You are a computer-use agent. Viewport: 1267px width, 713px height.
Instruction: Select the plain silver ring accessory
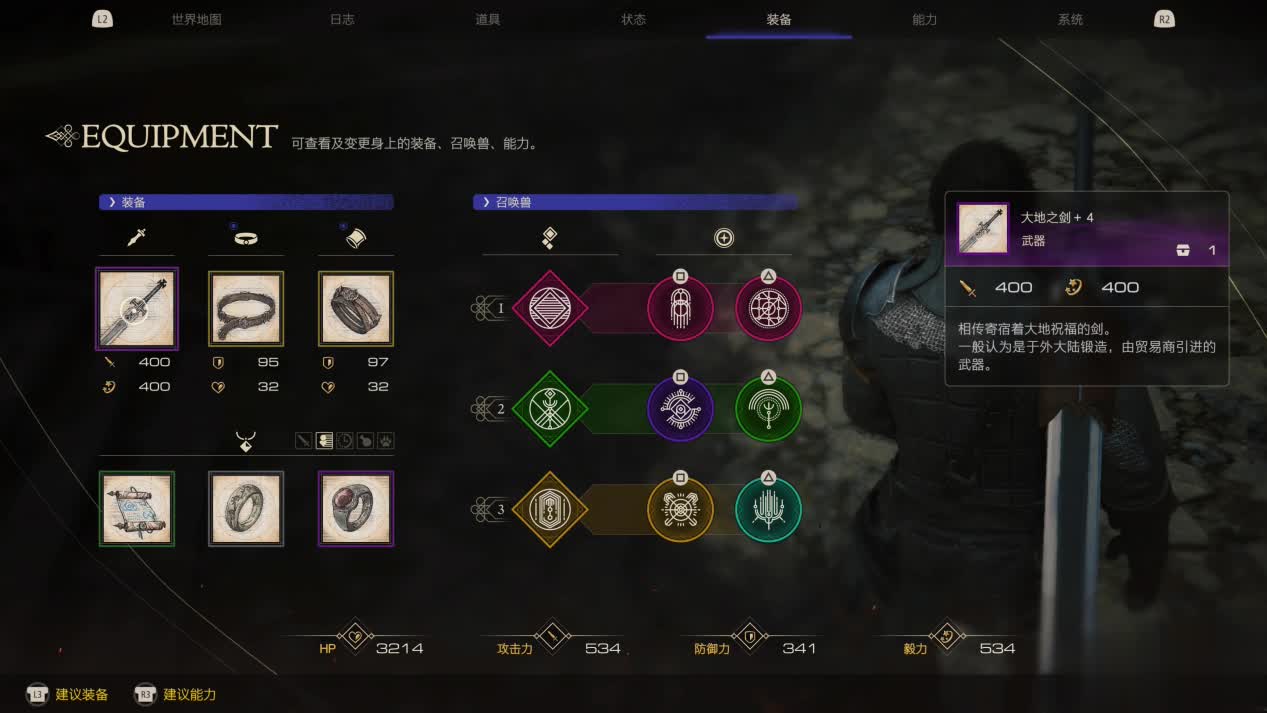[246, 509]
